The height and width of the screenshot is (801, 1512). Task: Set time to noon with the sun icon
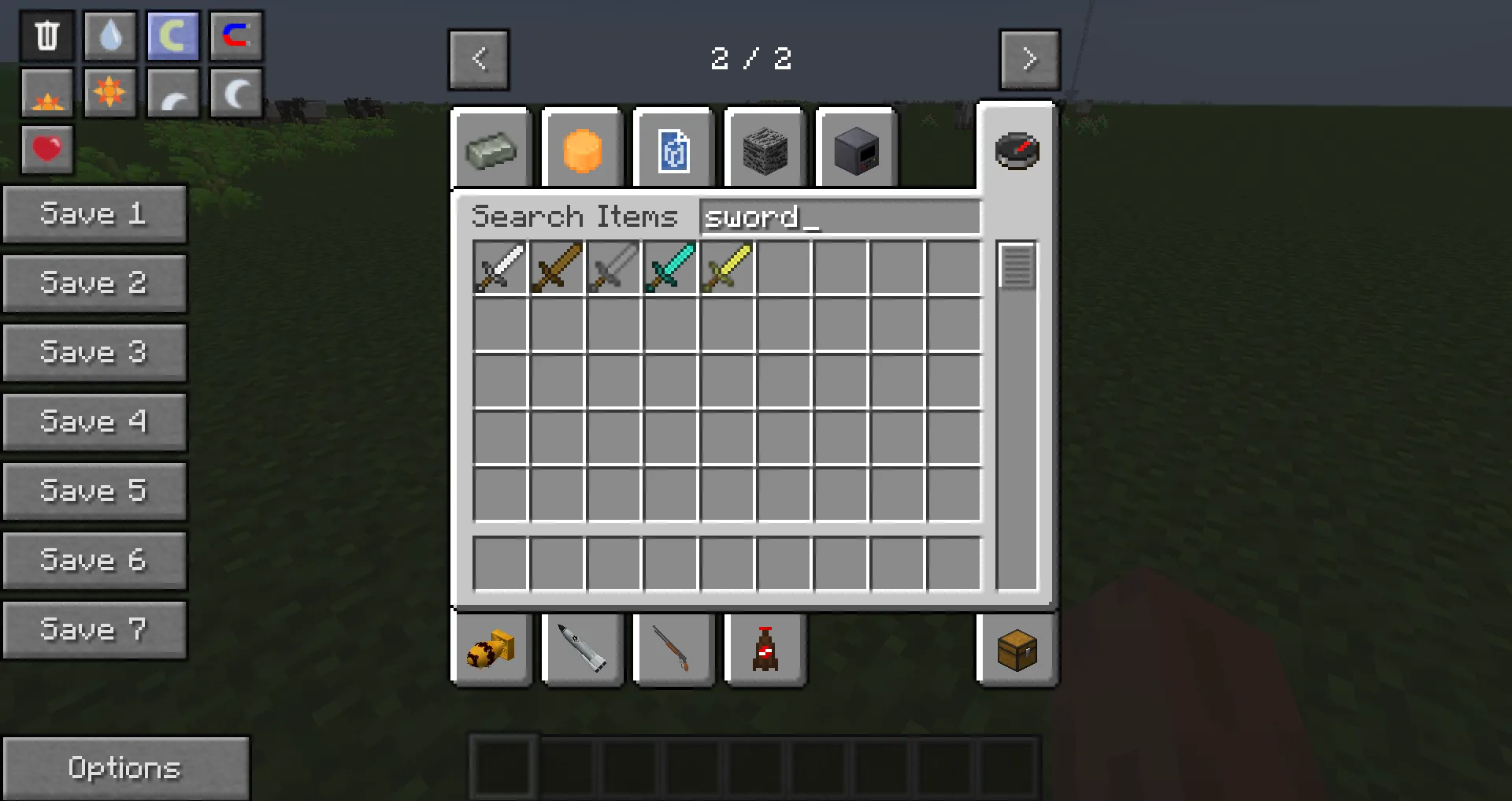pos(109,94)
